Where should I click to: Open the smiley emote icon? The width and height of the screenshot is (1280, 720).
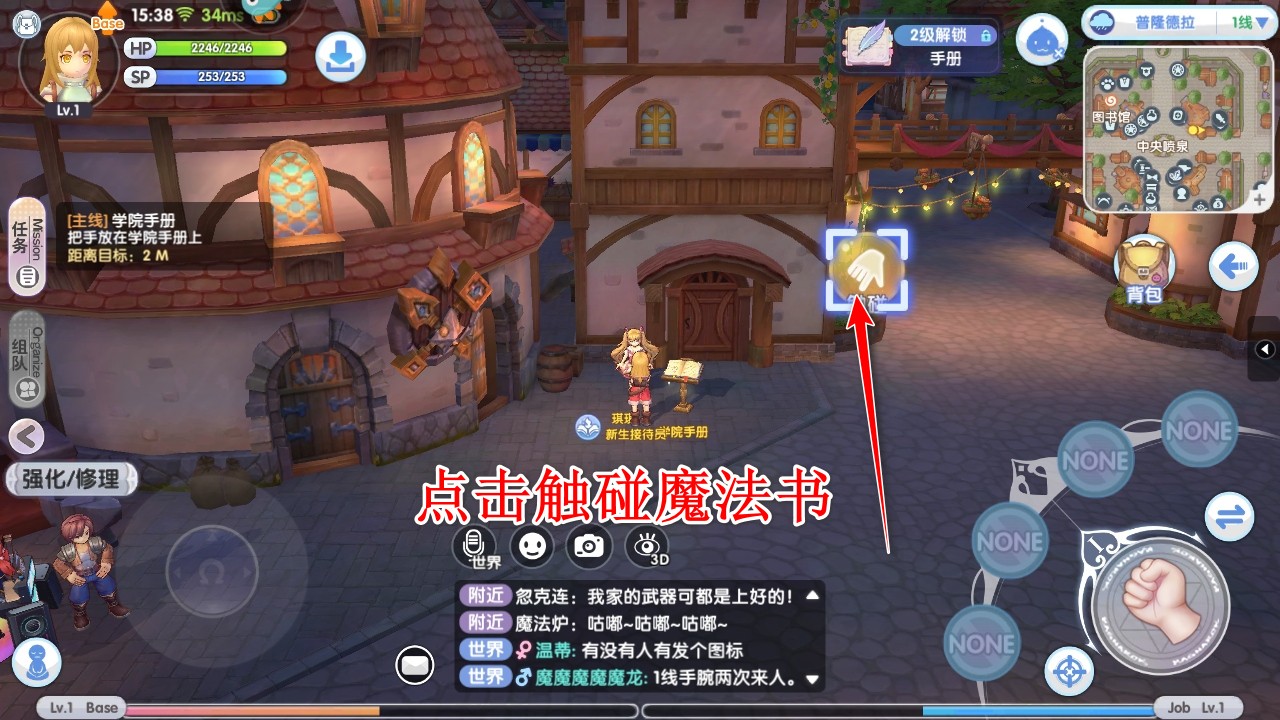531,543
